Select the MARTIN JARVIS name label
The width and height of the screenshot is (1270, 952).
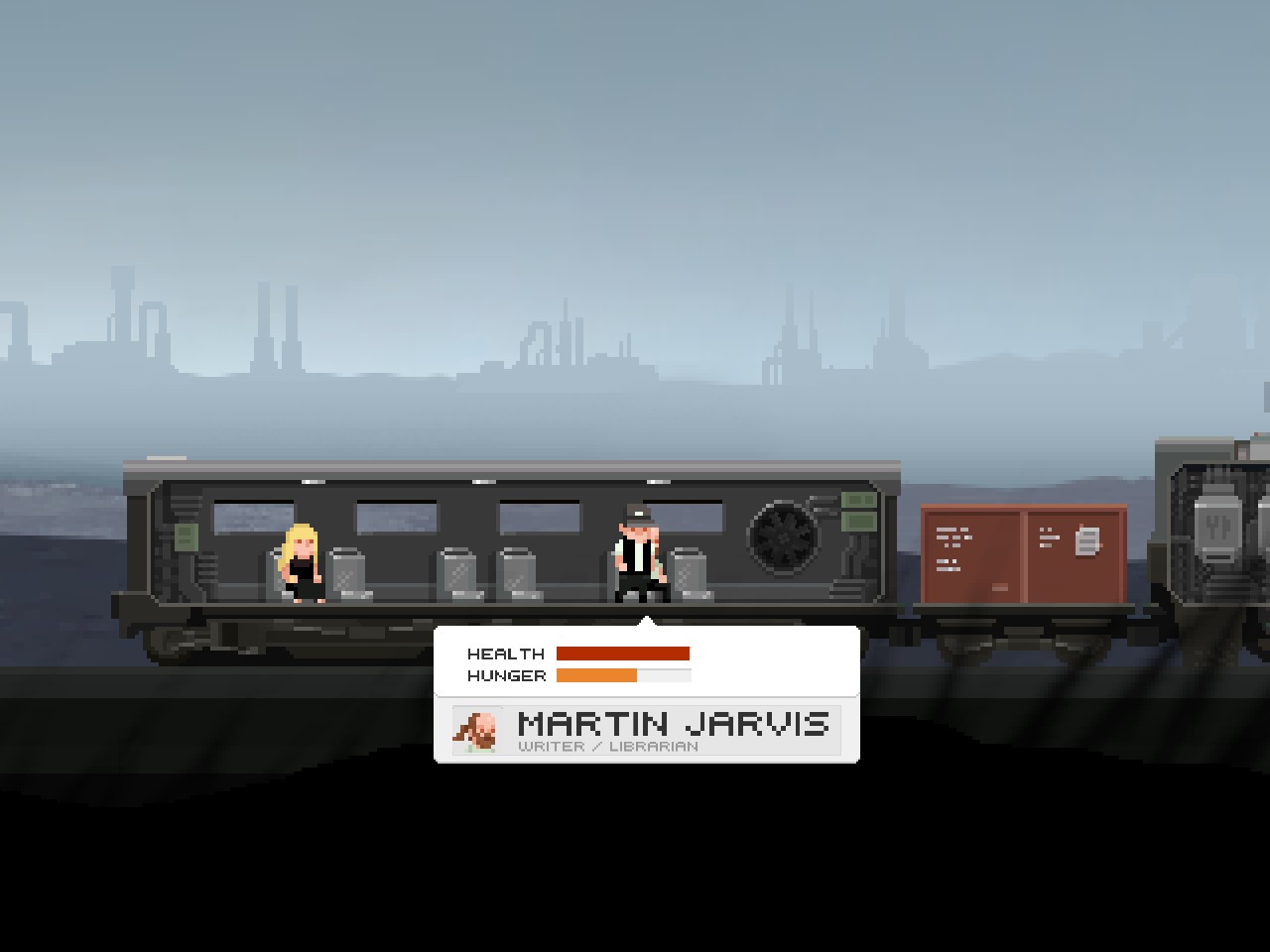coord(674,724)
